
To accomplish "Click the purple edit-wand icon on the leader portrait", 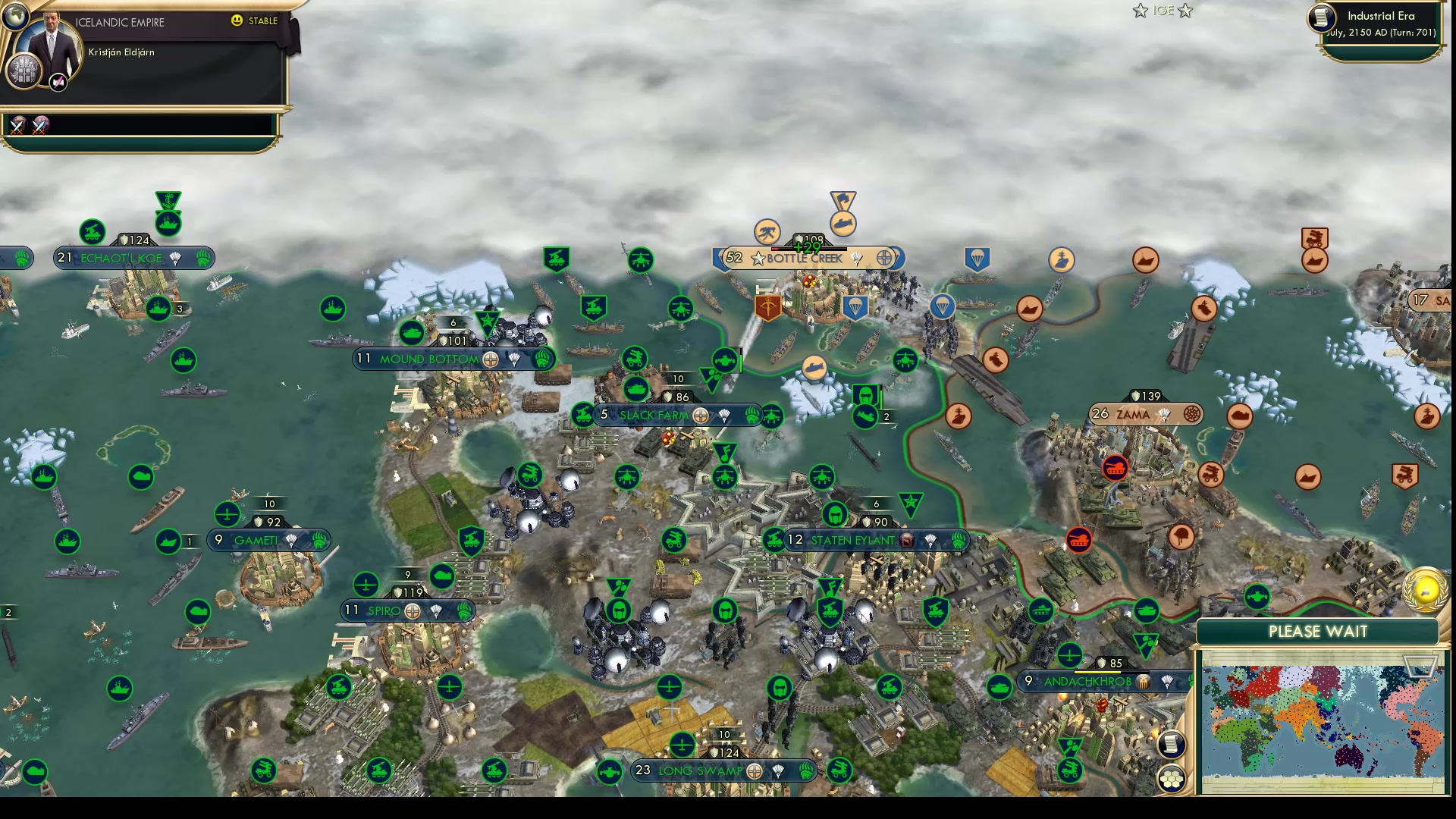I will 58,81.
